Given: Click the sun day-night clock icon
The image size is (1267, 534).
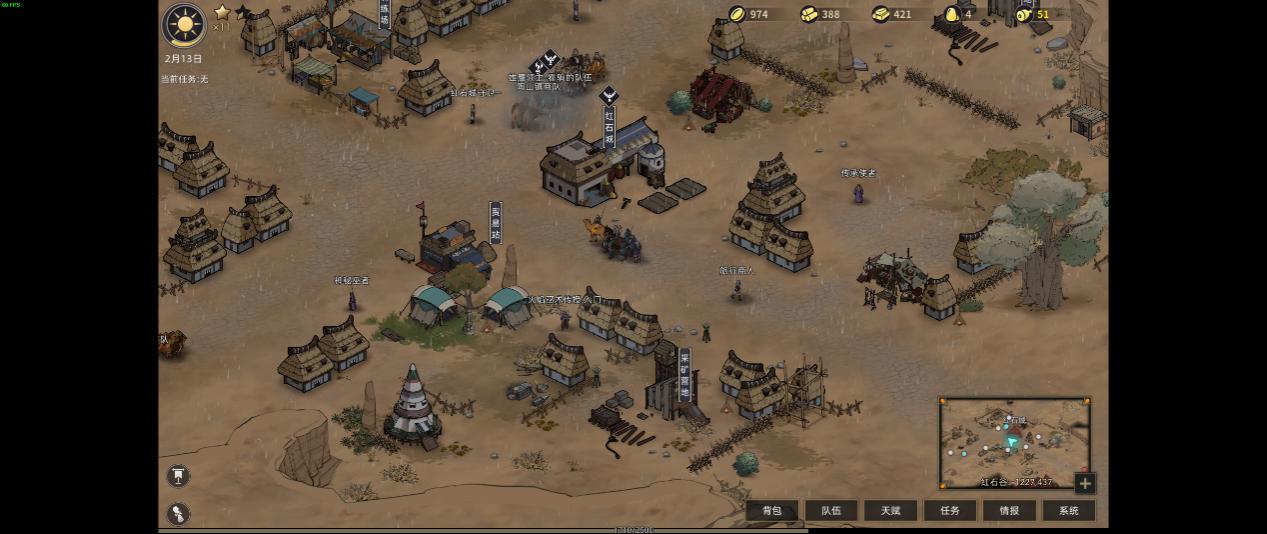Looking at the screenshot, I should (184, 26).
